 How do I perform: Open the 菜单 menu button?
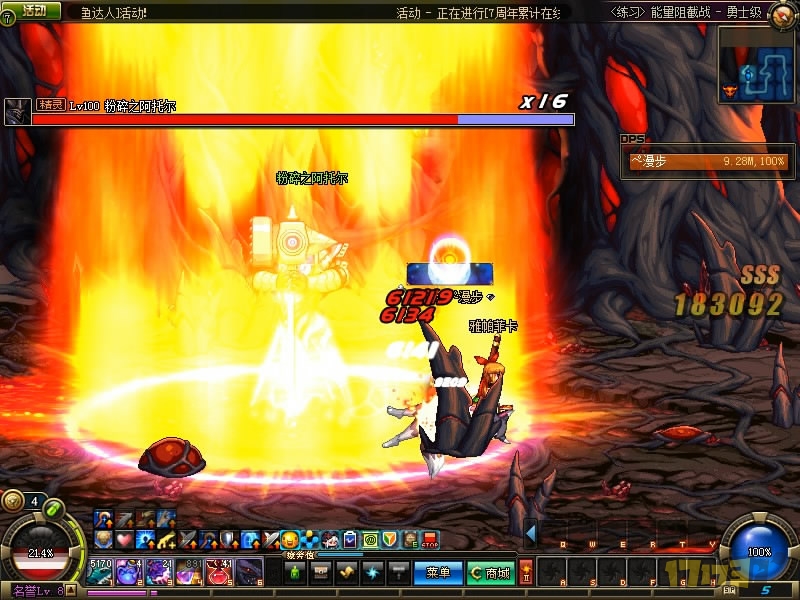pos(438,573)
